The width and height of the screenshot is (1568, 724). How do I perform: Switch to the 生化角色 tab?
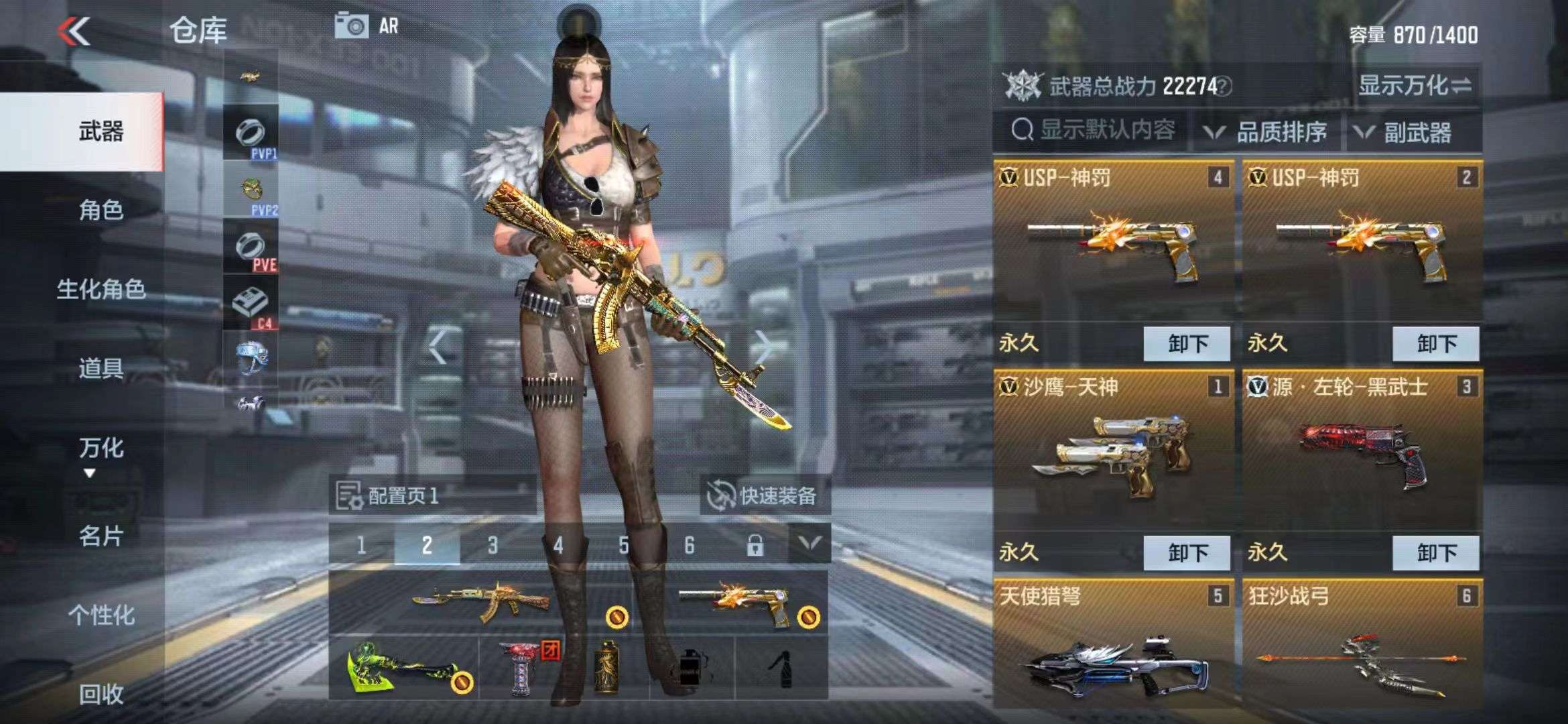pyautogui.click(x=101, y=290)
